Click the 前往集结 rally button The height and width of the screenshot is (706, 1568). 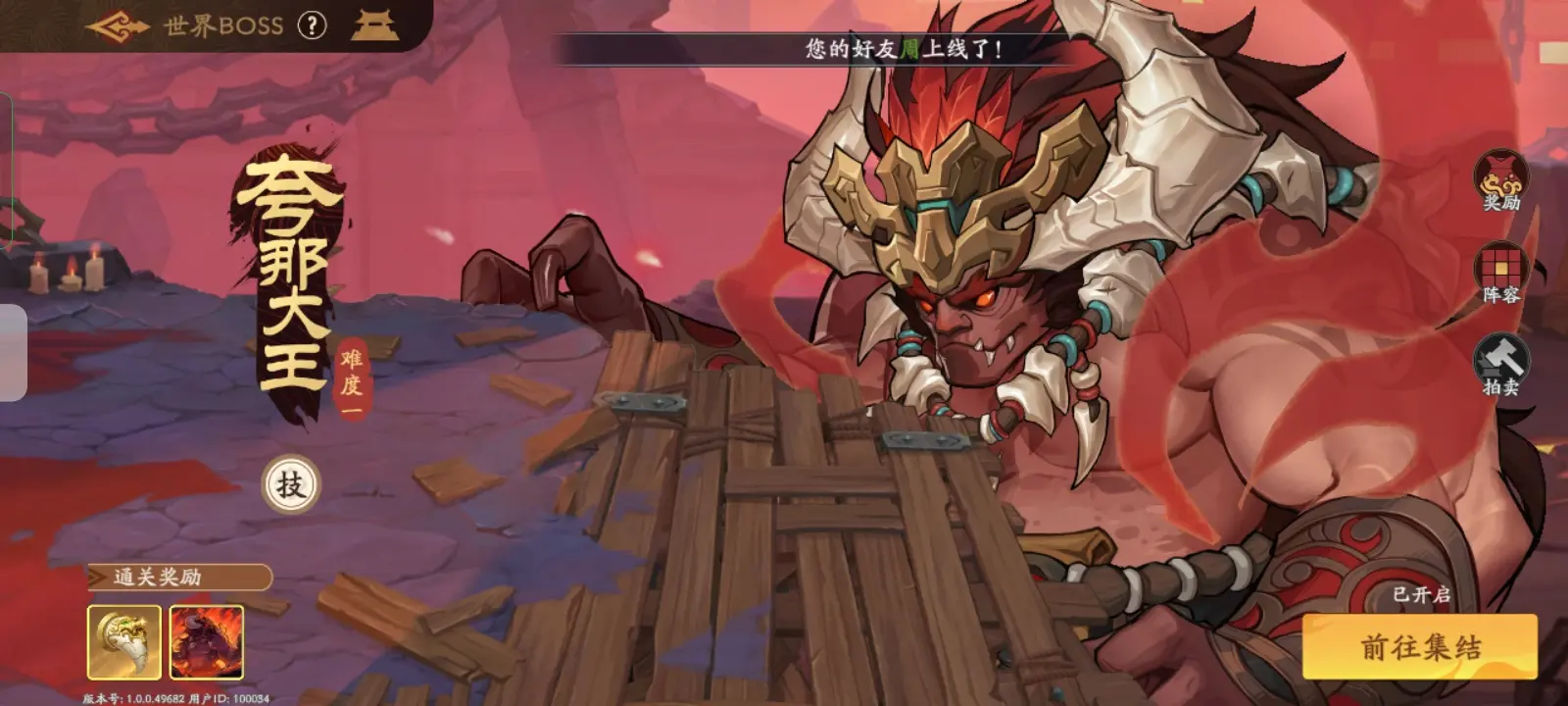click(1419, 647)
